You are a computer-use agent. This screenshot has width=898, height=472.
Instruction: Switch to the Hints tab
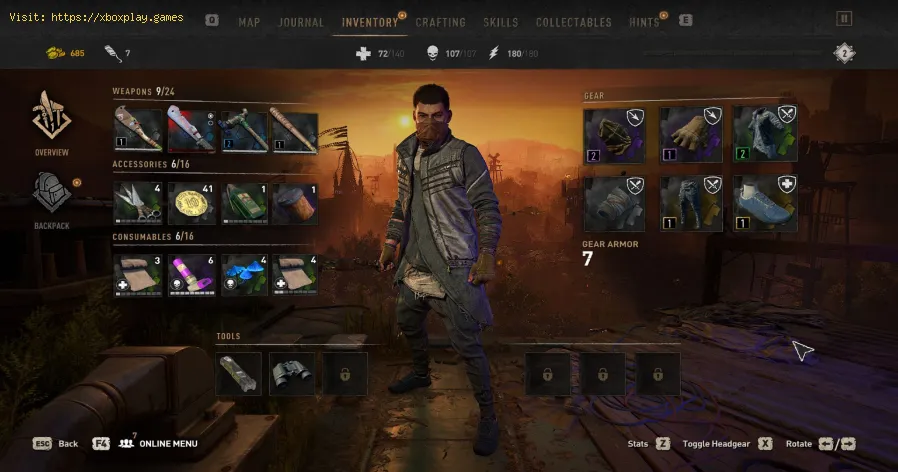coord(645,22)
